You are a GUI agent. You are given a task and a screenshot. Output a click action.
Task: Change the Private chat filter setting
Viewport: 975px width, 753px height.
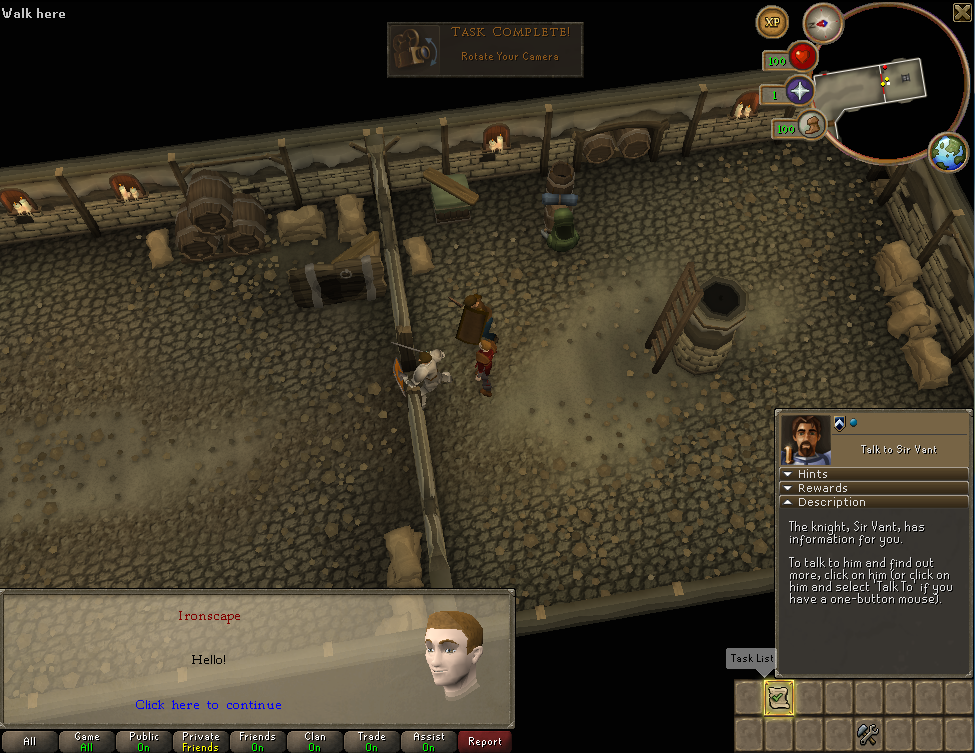201,742
